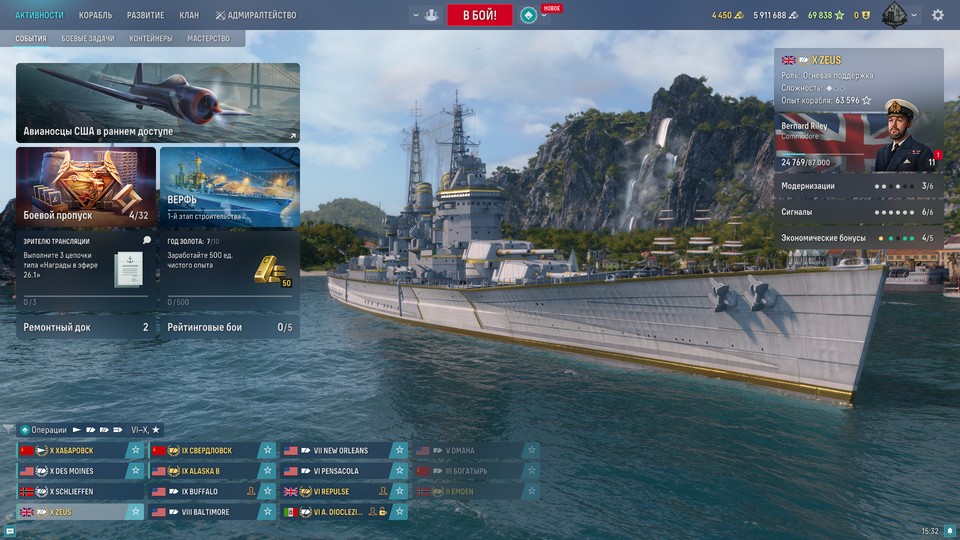Go to Адмиралтейство section
The image size is (960, 540).
coord(255,15)
